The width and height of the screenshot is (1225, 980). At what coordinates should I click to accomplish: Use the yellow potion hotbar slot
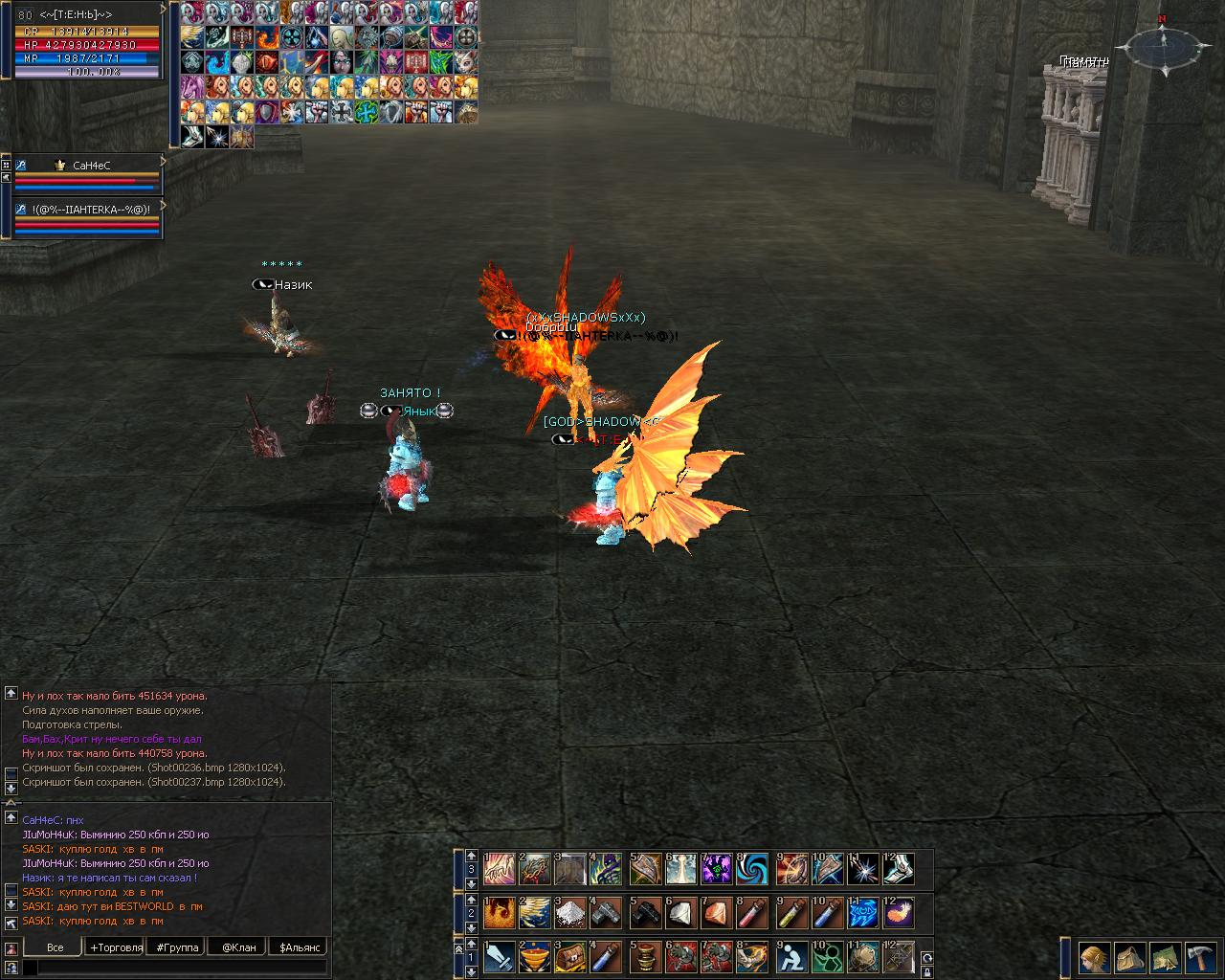pyautogui.click(x=791, y=913)
